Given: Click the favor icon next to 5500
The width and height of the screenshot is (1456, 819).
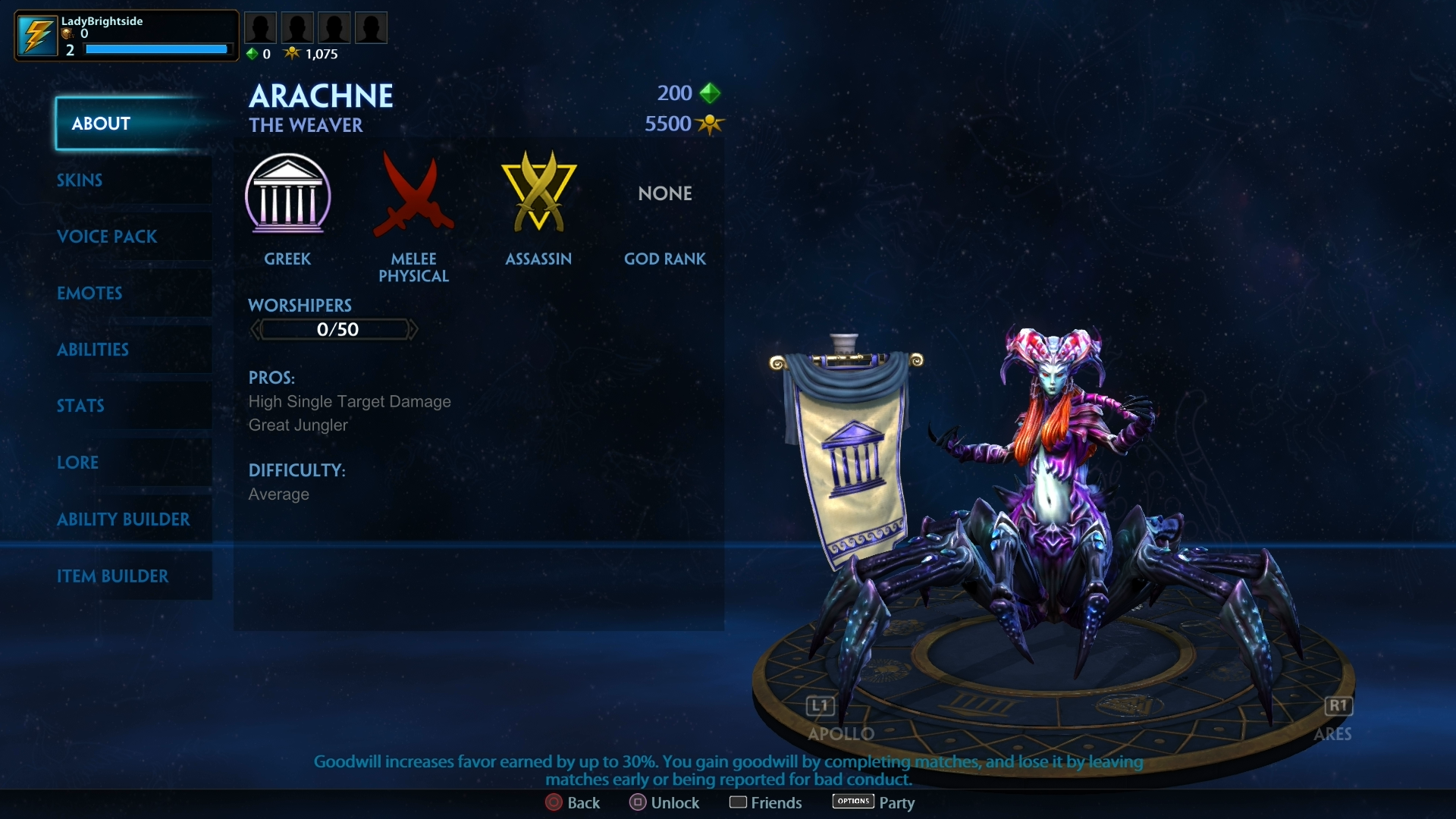Looking at the screenshot, I should click(x=710, y=124).
